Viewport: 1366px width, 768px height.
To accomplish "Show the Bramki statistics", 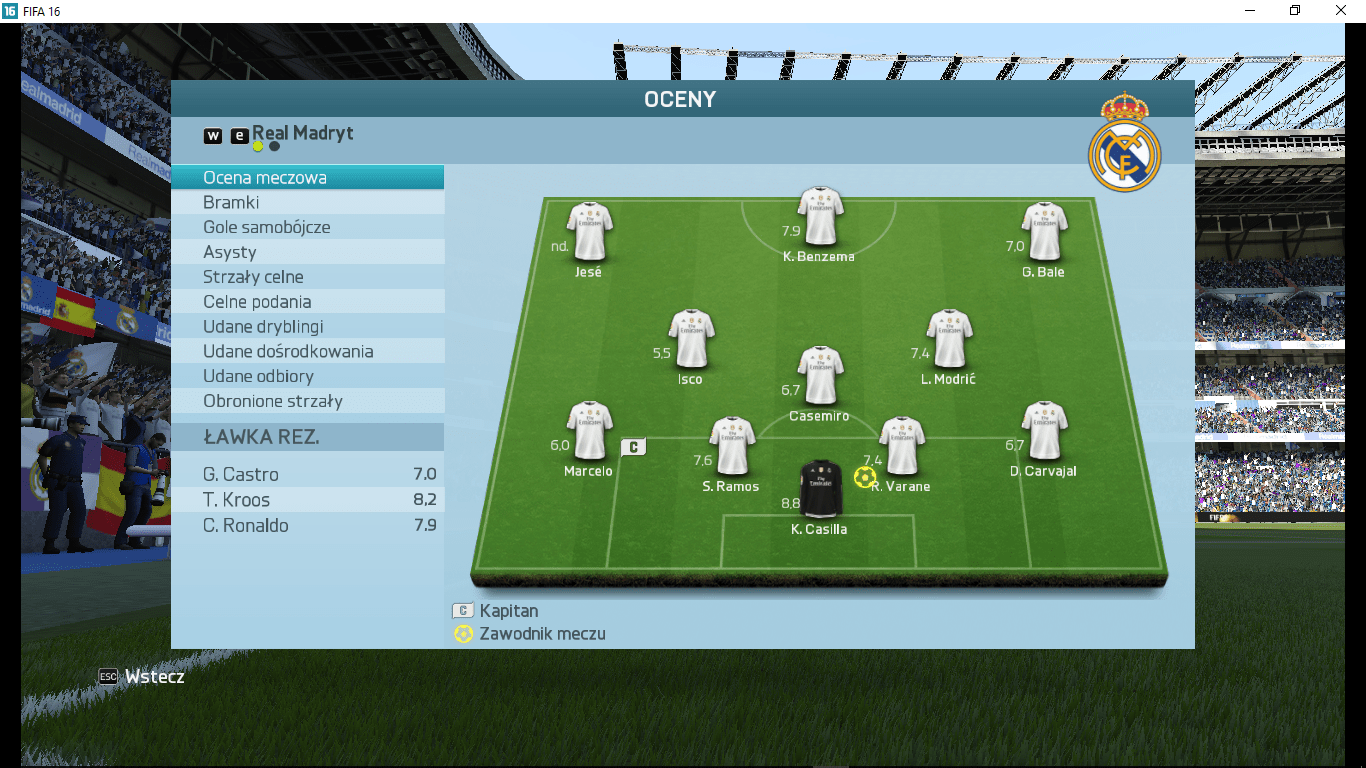I will click(307, 202).
